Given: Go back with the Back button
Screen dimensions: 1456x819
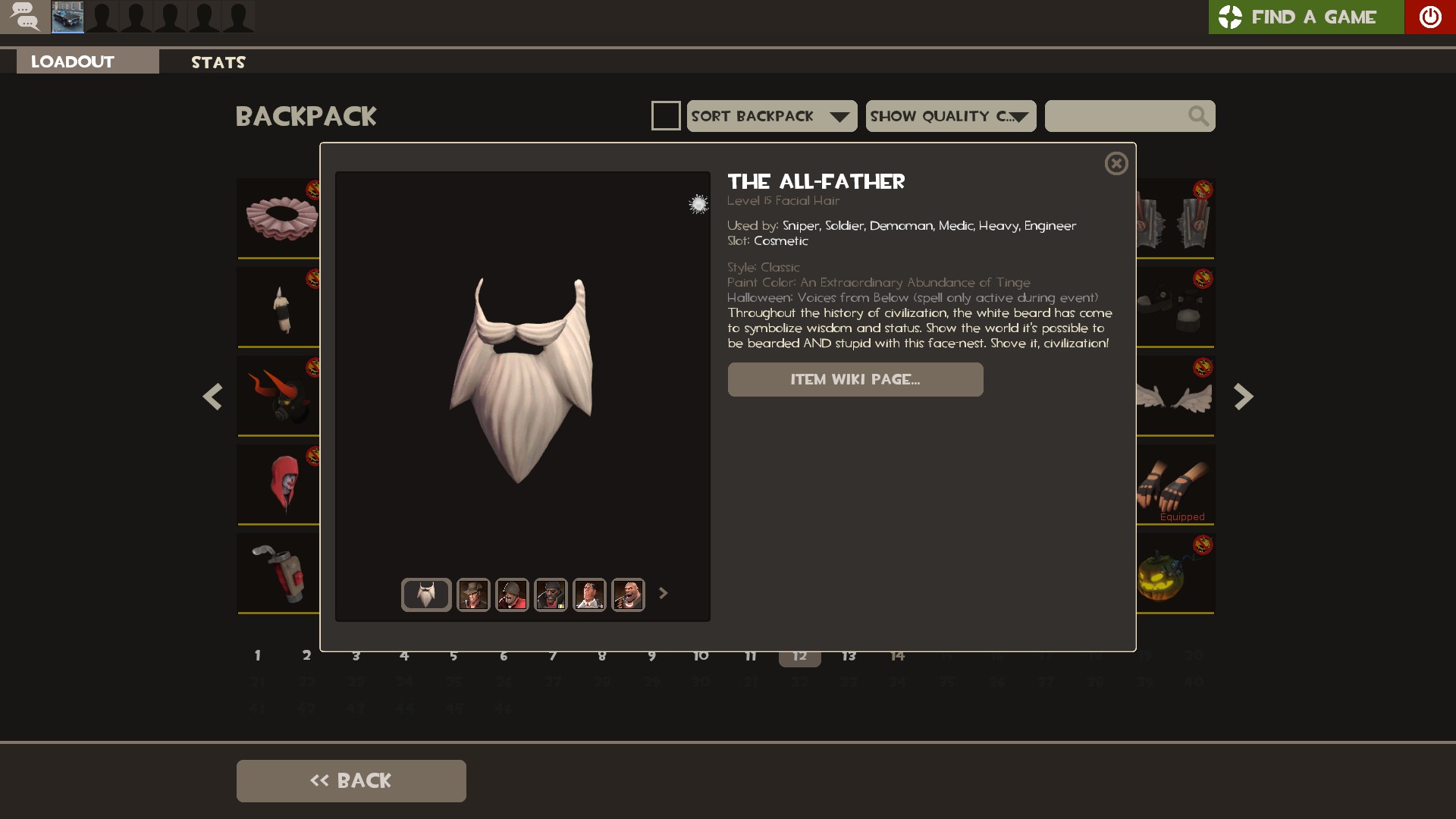Looking at the screenshot, I should [x=351, y=781].
